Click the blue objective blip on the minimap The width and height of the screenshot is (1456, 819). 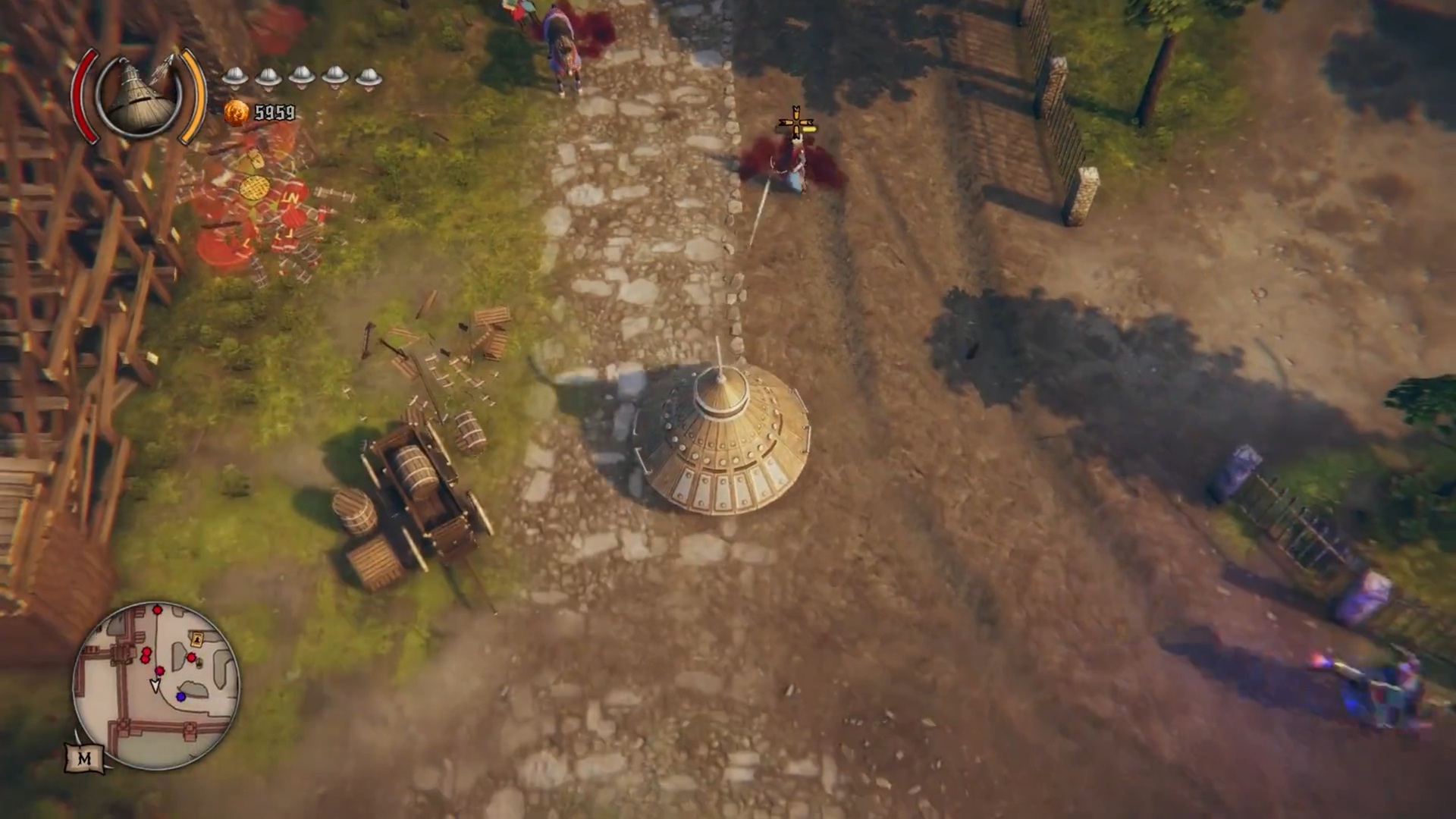click(180, 696)
